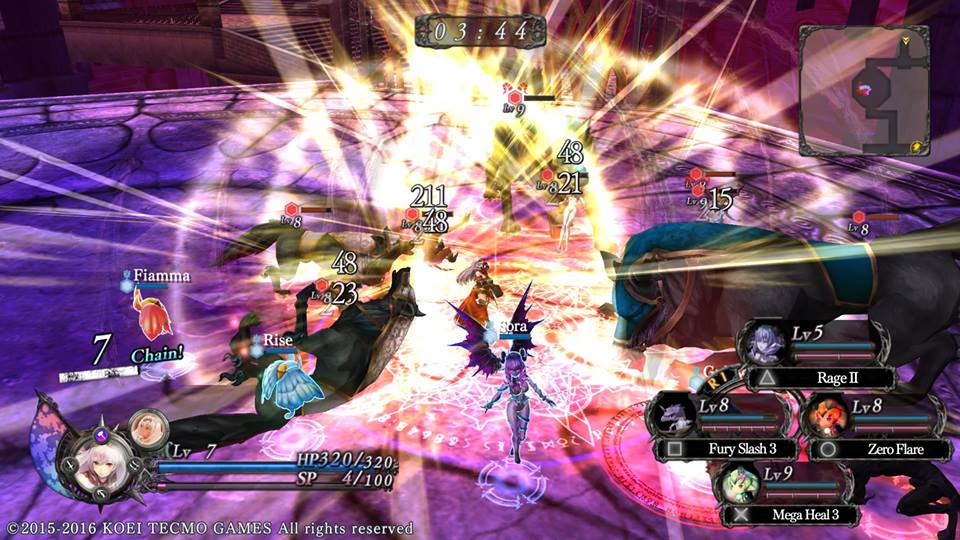960x540 pixels.
Task: Click the small companion portrait beside the heroine
Action: click(146, 428)
